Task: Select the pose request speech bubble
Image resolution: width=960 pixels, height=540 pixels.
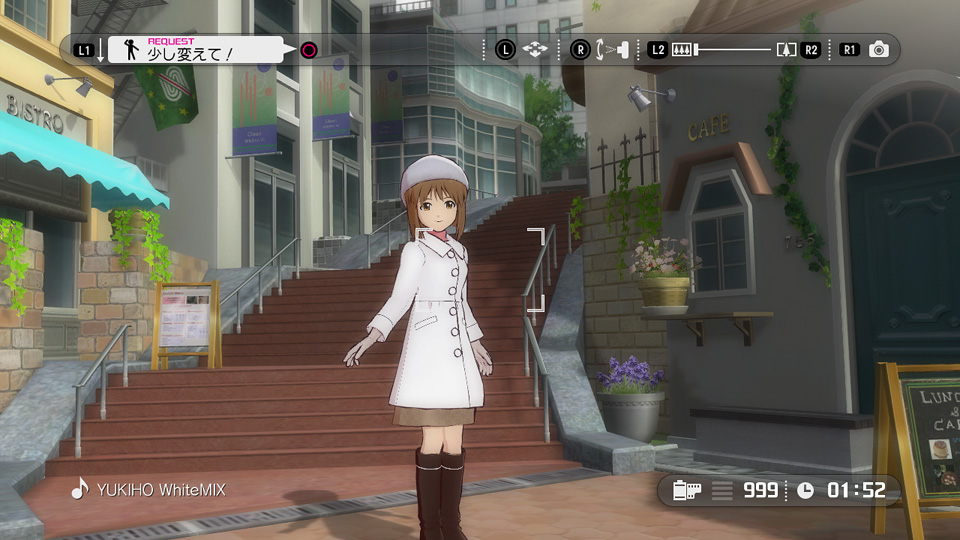Action: [195, 49]
